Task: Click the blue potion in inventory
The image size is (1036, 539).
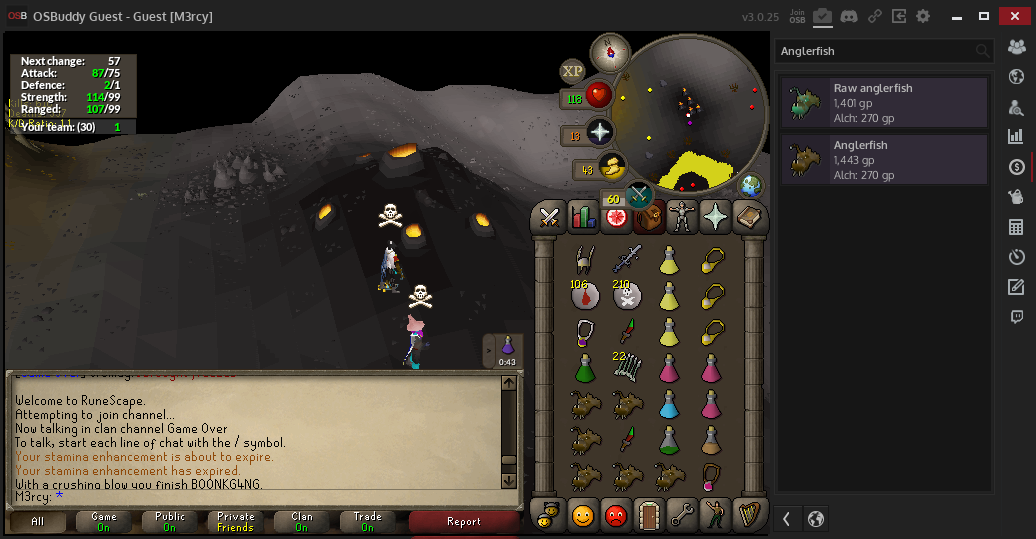Action: [669, 403]
